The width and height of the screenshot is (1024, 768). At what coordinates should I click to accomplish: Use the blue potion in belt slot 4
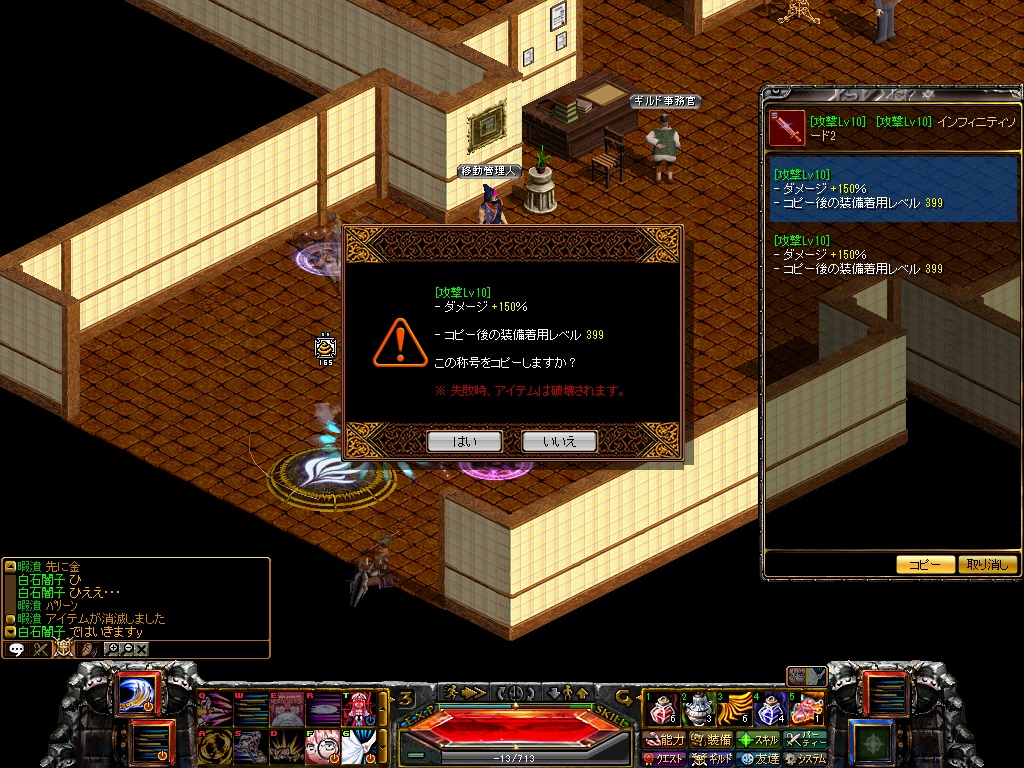point(768,710)
